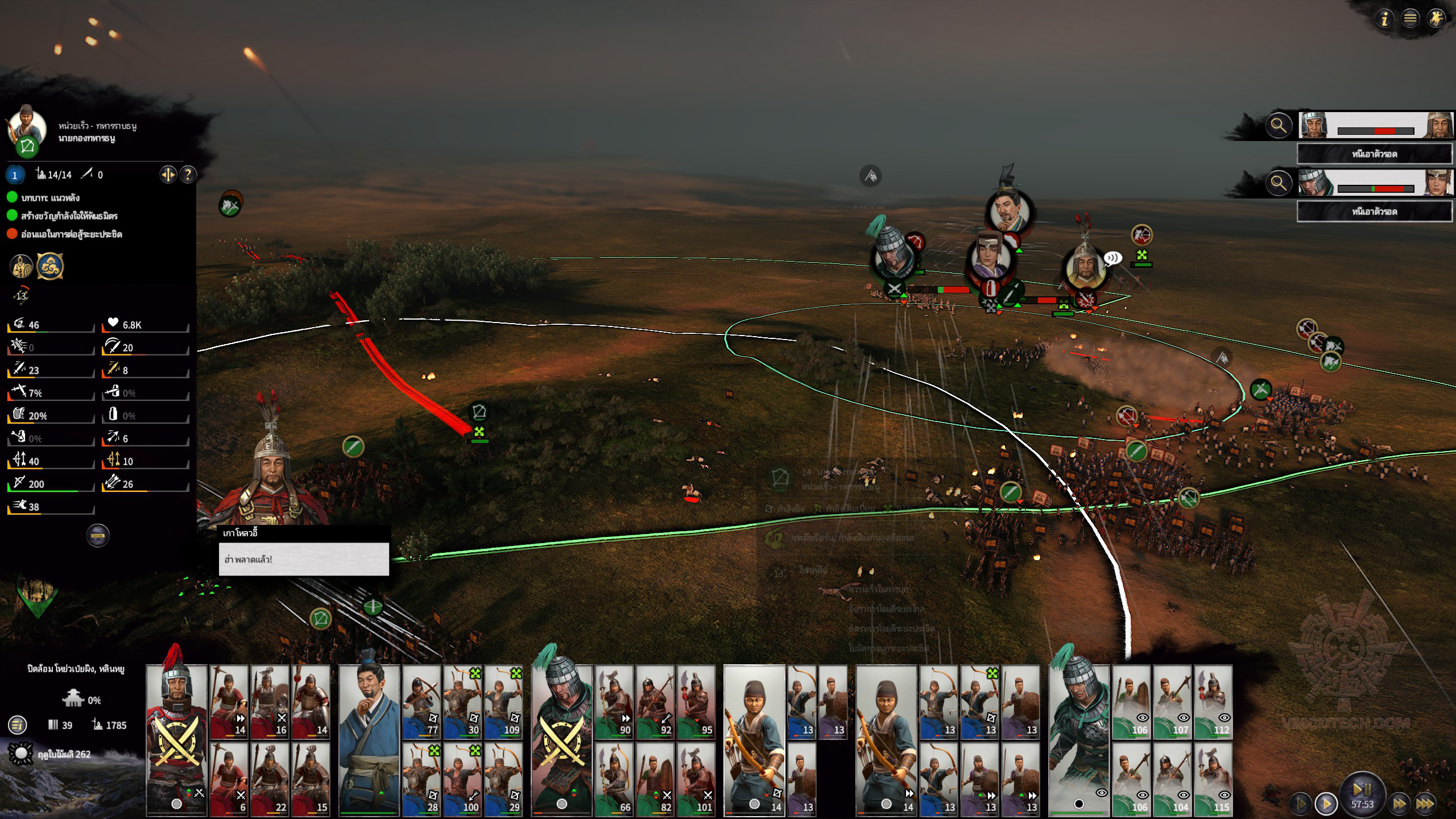This screenshot has width=1456, height=819.
Task: Select the archer unit card numbered 109
Action: point(503,702)
